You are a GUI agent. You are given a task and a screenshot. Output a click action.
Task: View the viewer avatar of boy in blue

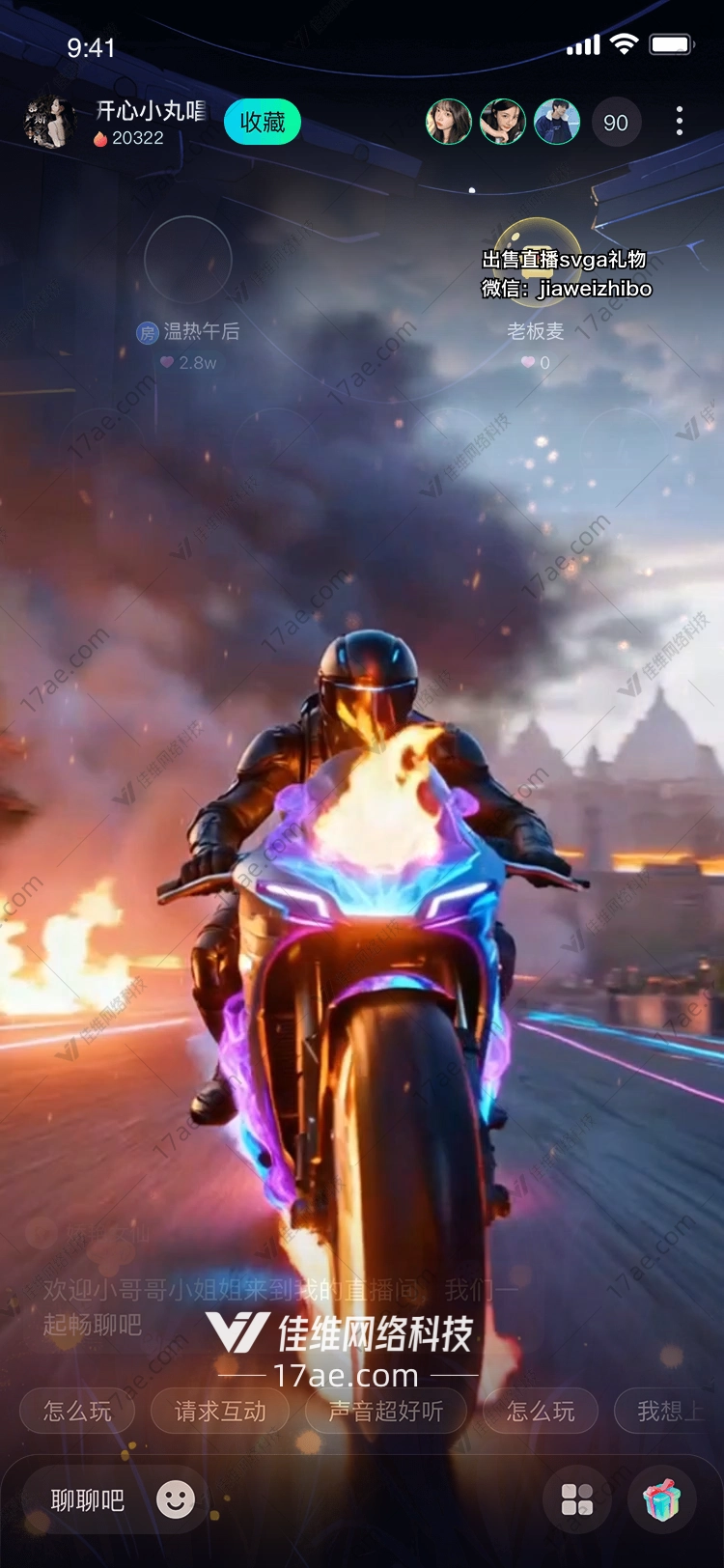[557, 123]
